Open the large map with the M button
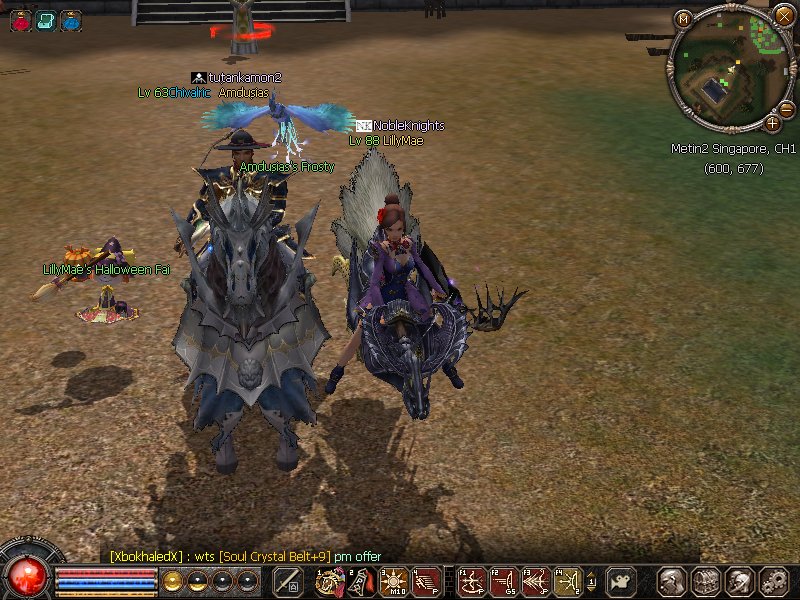Screen dimensions: 800x600 (683, 18)
